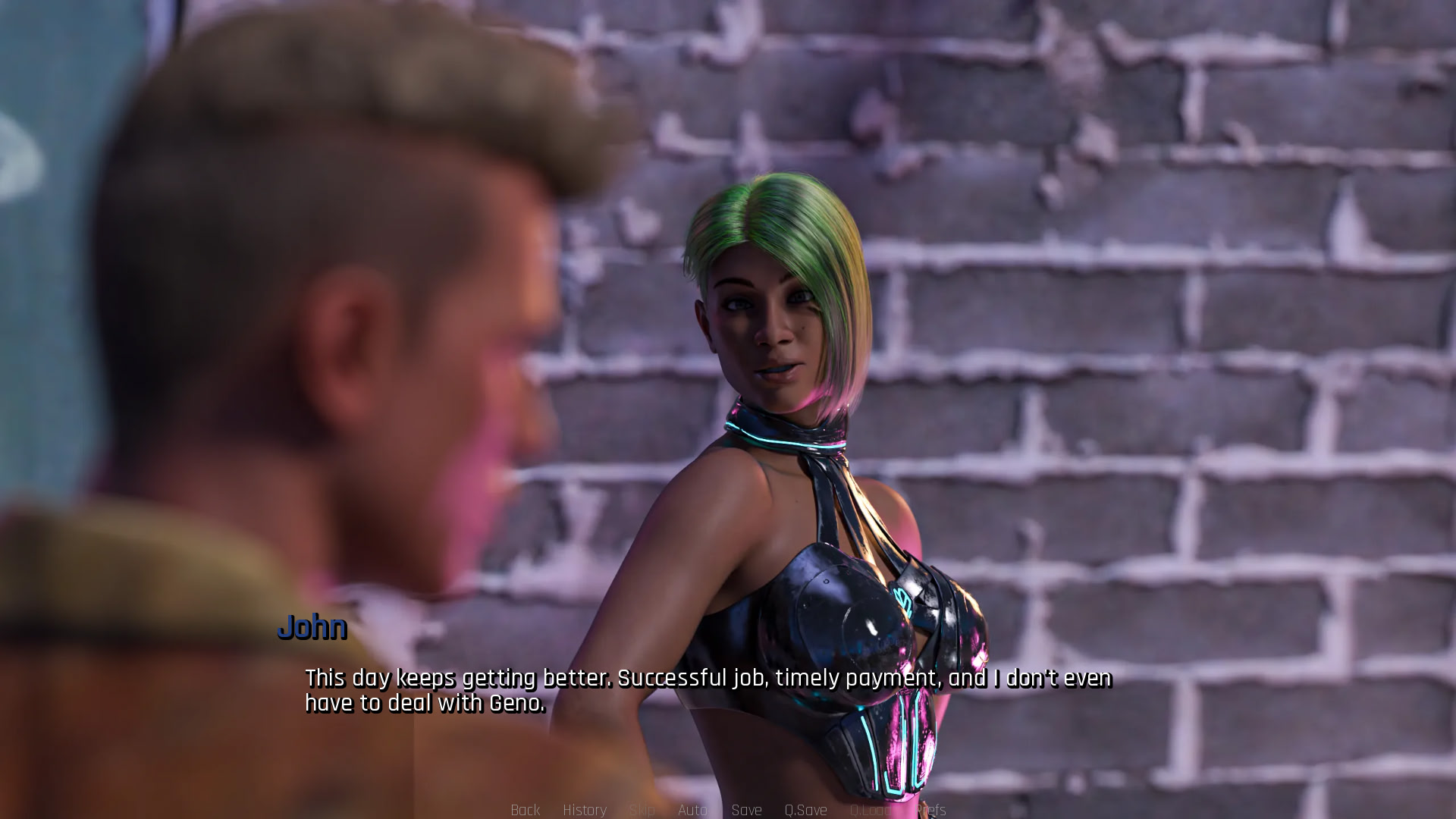Click Back in the bottom quick menu
Viewport: 1456px width, 819px height.
526,810
